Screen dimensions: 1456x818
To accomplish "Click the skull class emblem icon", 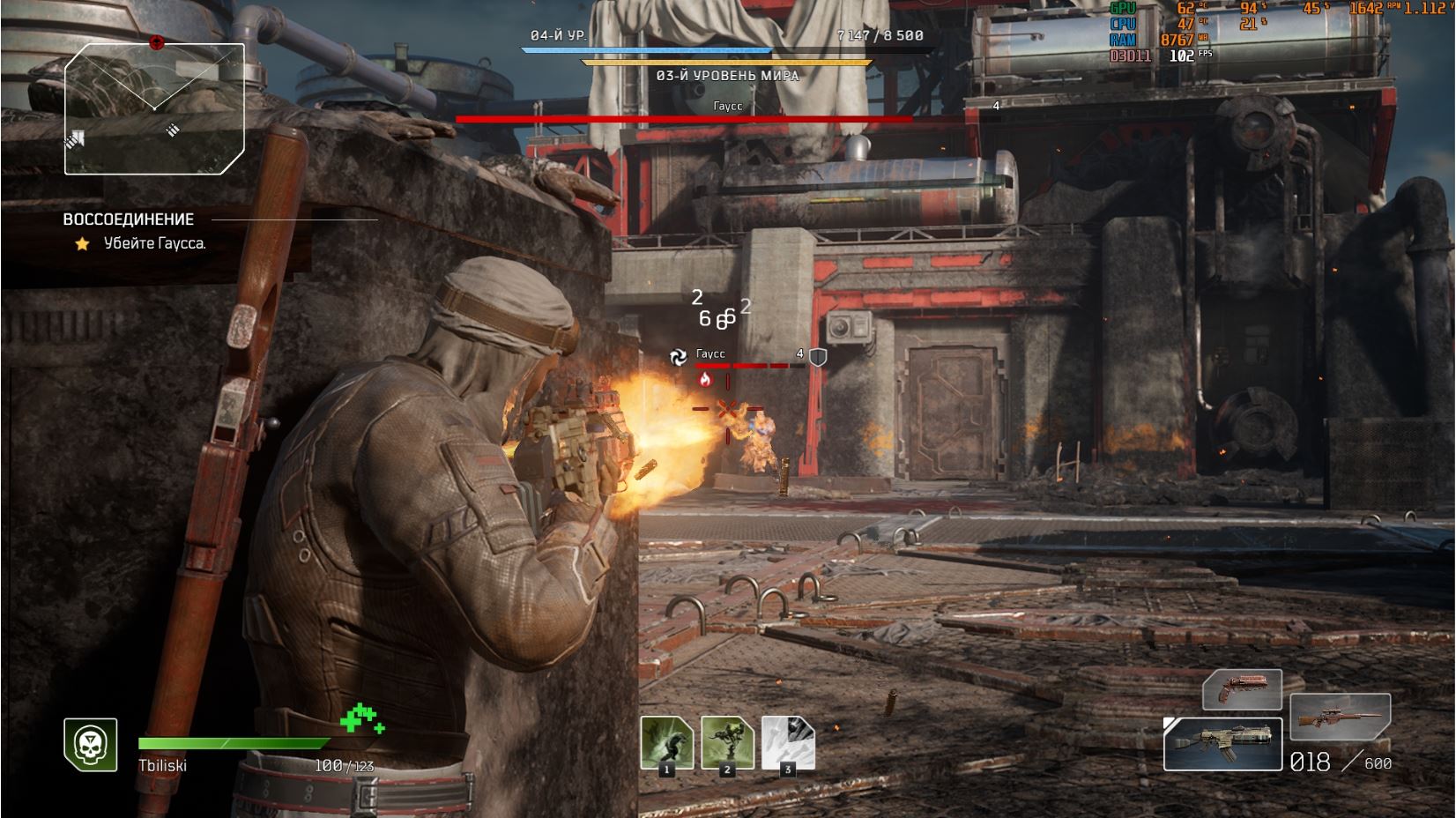I will click(91, 744).
